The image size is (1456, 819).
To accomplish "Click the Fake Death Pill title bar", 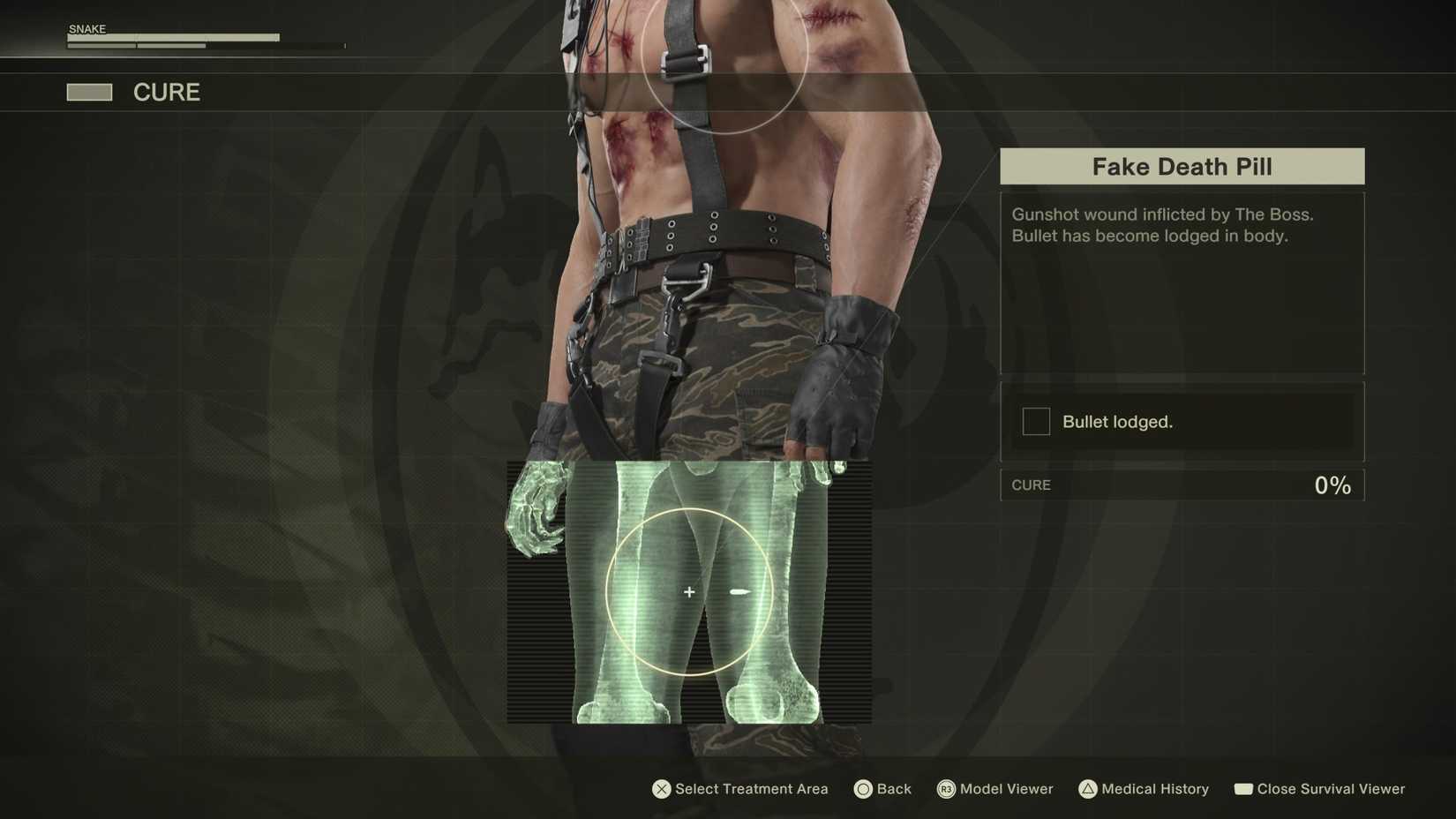I will coord(1182,166).
